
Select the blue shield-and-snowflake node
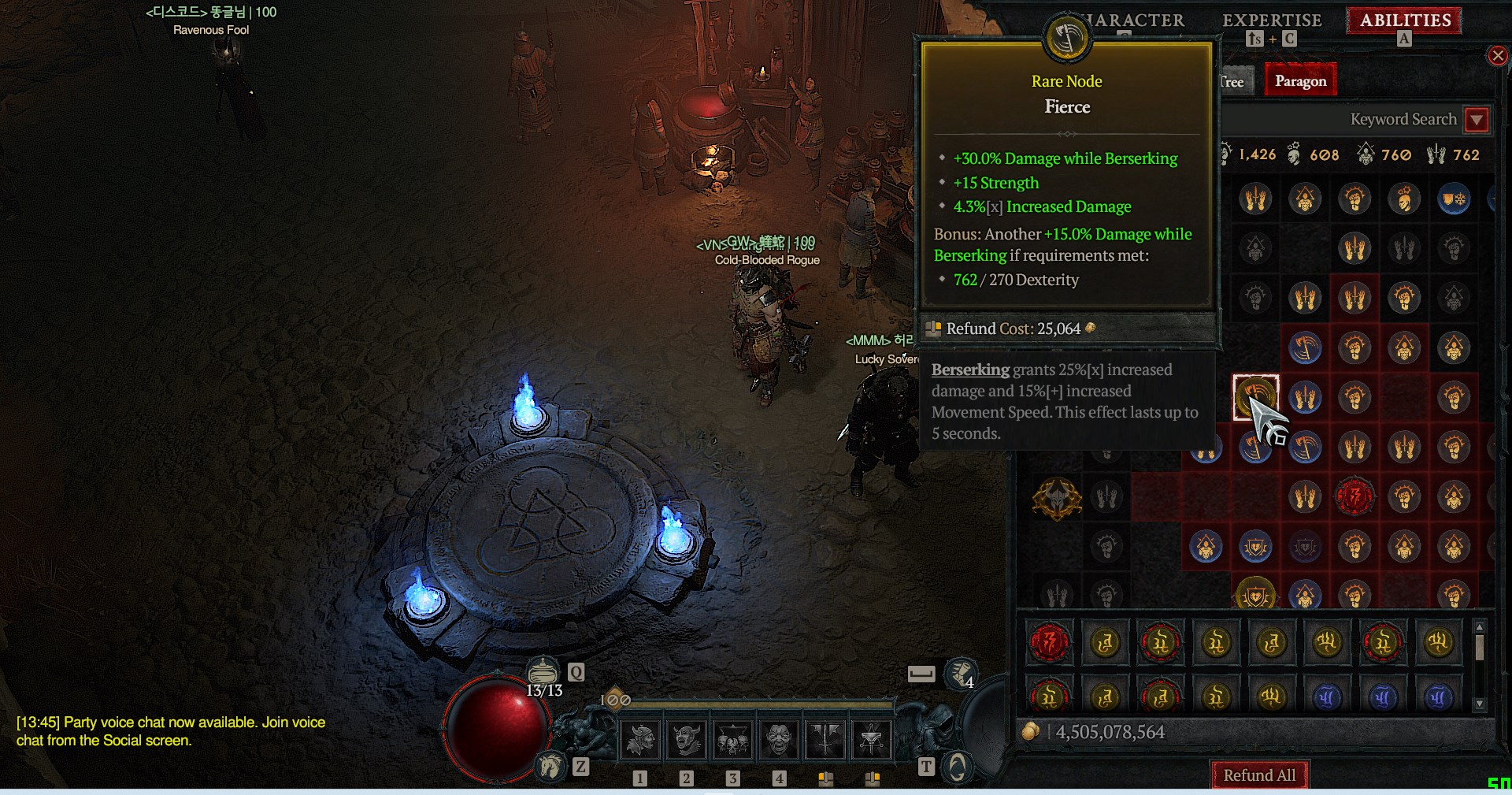pyautogui.click(x=1454, y=199)
